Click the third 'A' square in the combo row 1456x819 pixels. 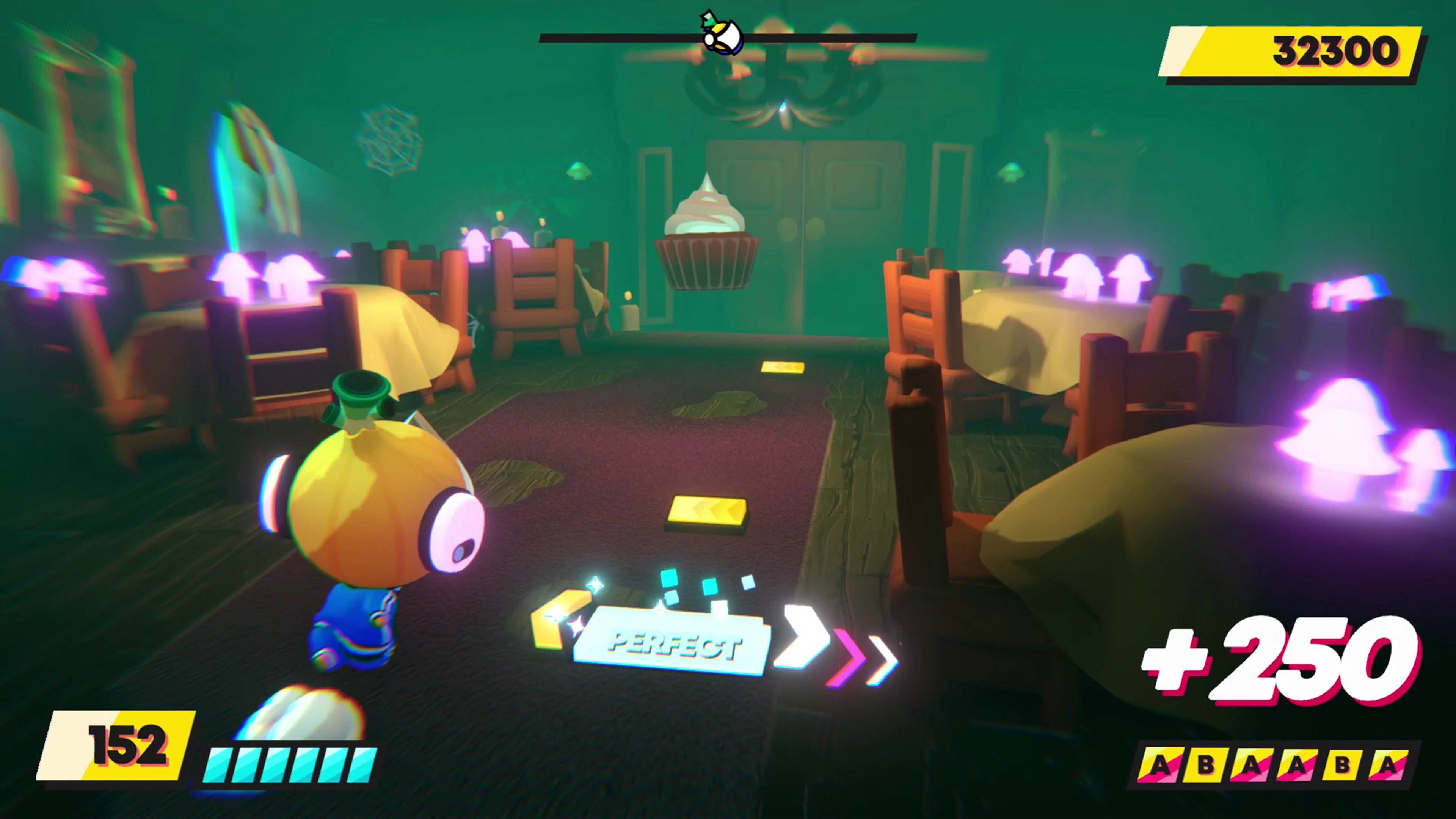pyautogui.click(x=1252, y=765)
